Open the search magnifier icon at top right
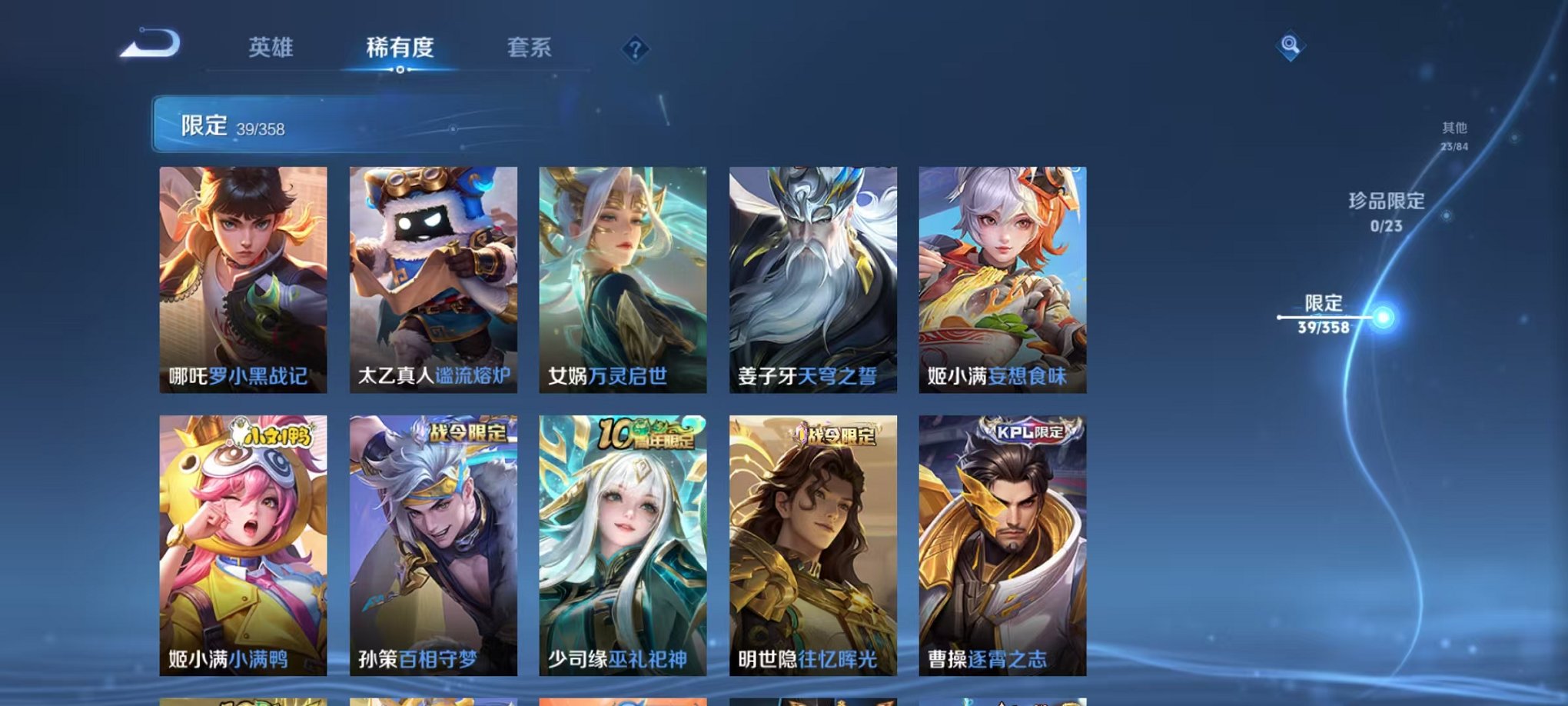This screenshot has width=1568, height=706. pyautogui.click(x=1289, y=46)
